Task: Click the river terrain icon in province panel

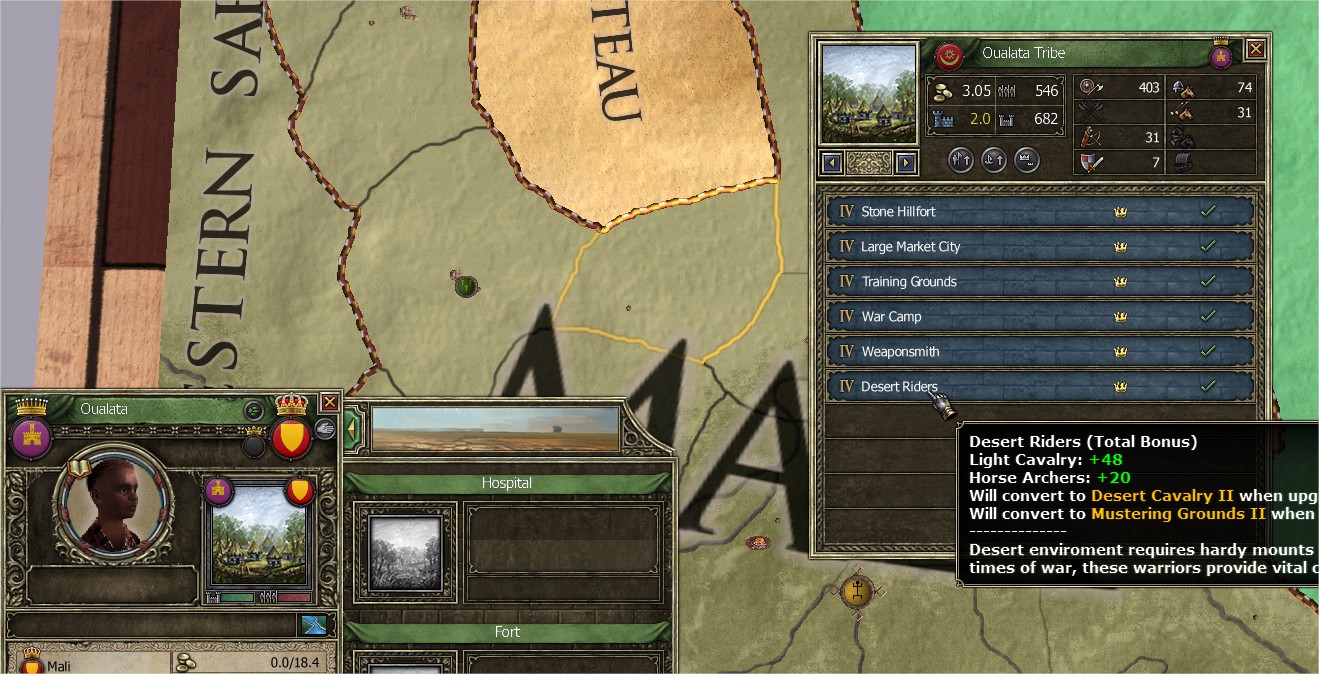Action: tap(312, 625)
